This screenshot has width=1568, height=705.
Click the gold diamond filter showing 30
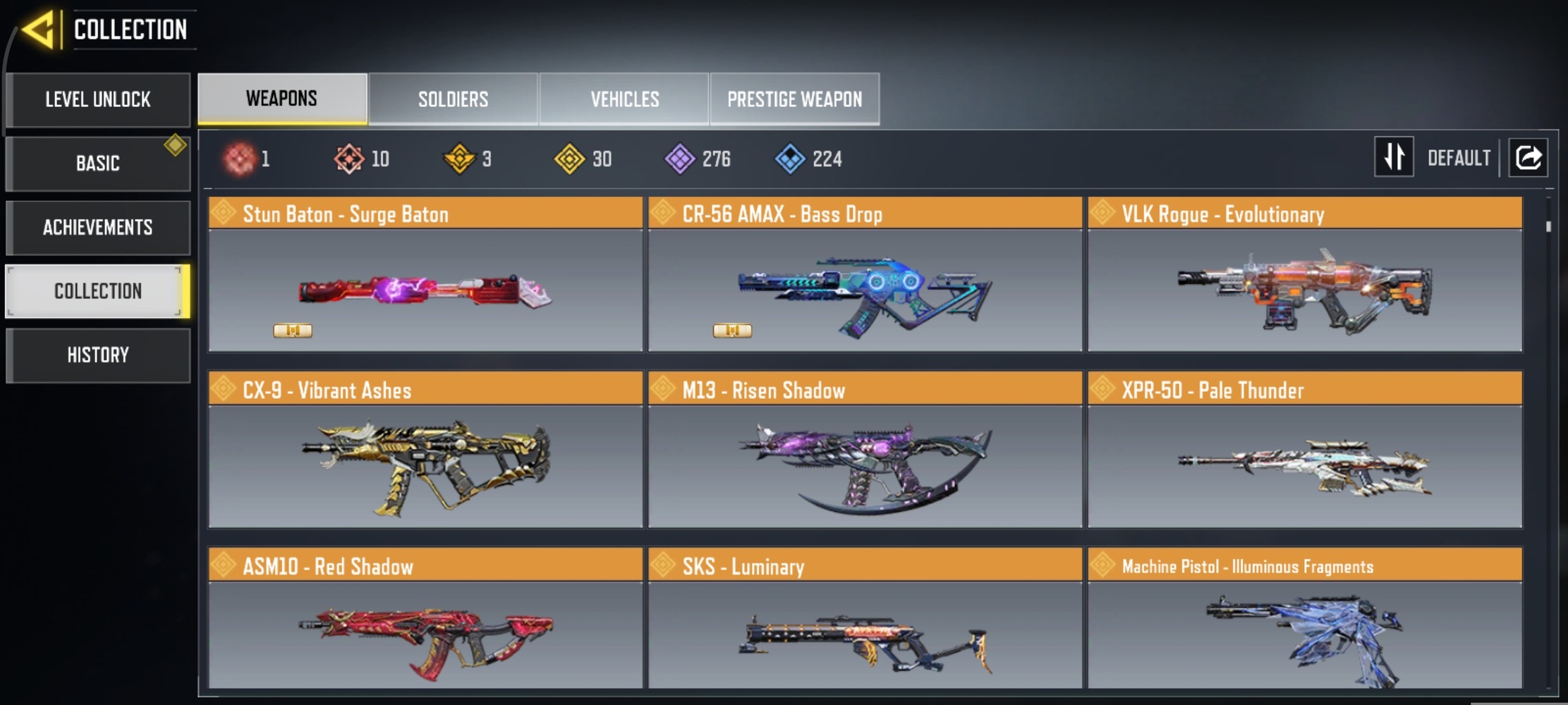click(570, 158)
